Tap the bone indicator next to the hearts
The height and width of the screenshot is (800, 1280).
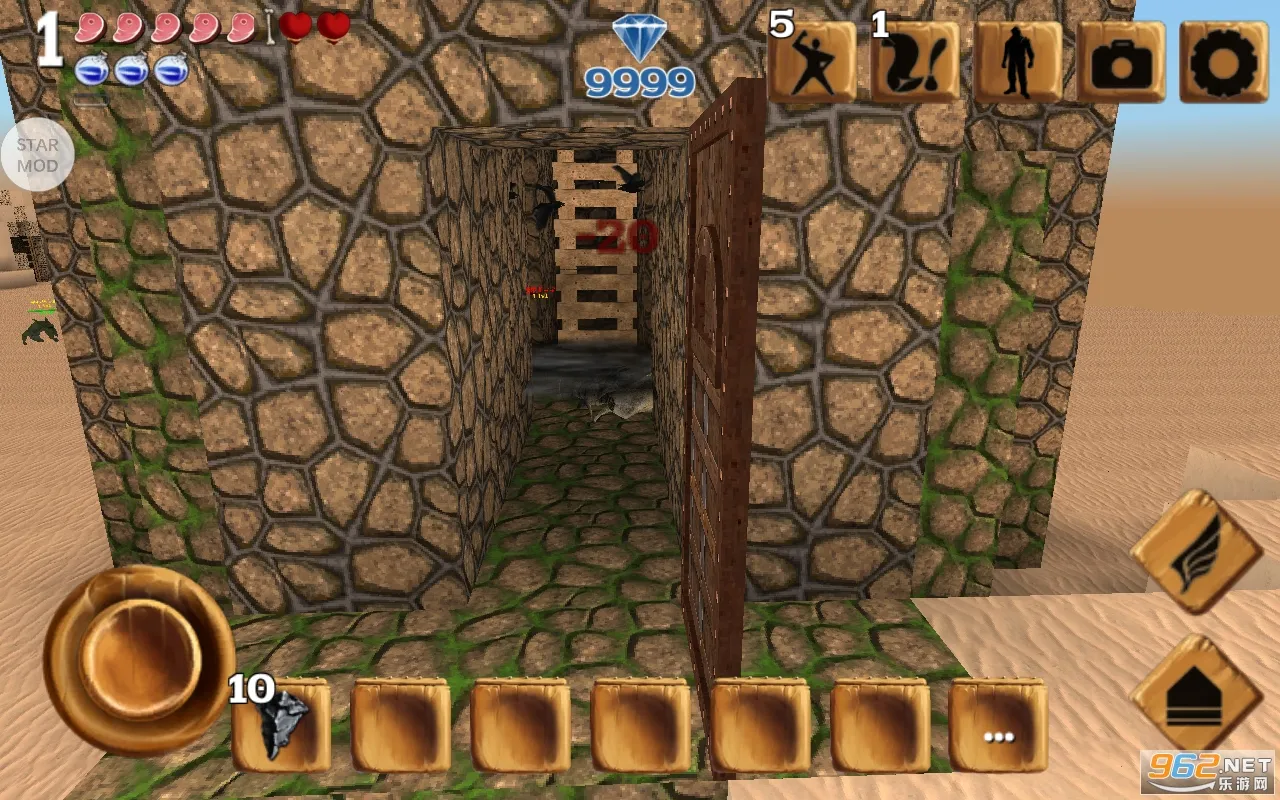tap(268, 27)
